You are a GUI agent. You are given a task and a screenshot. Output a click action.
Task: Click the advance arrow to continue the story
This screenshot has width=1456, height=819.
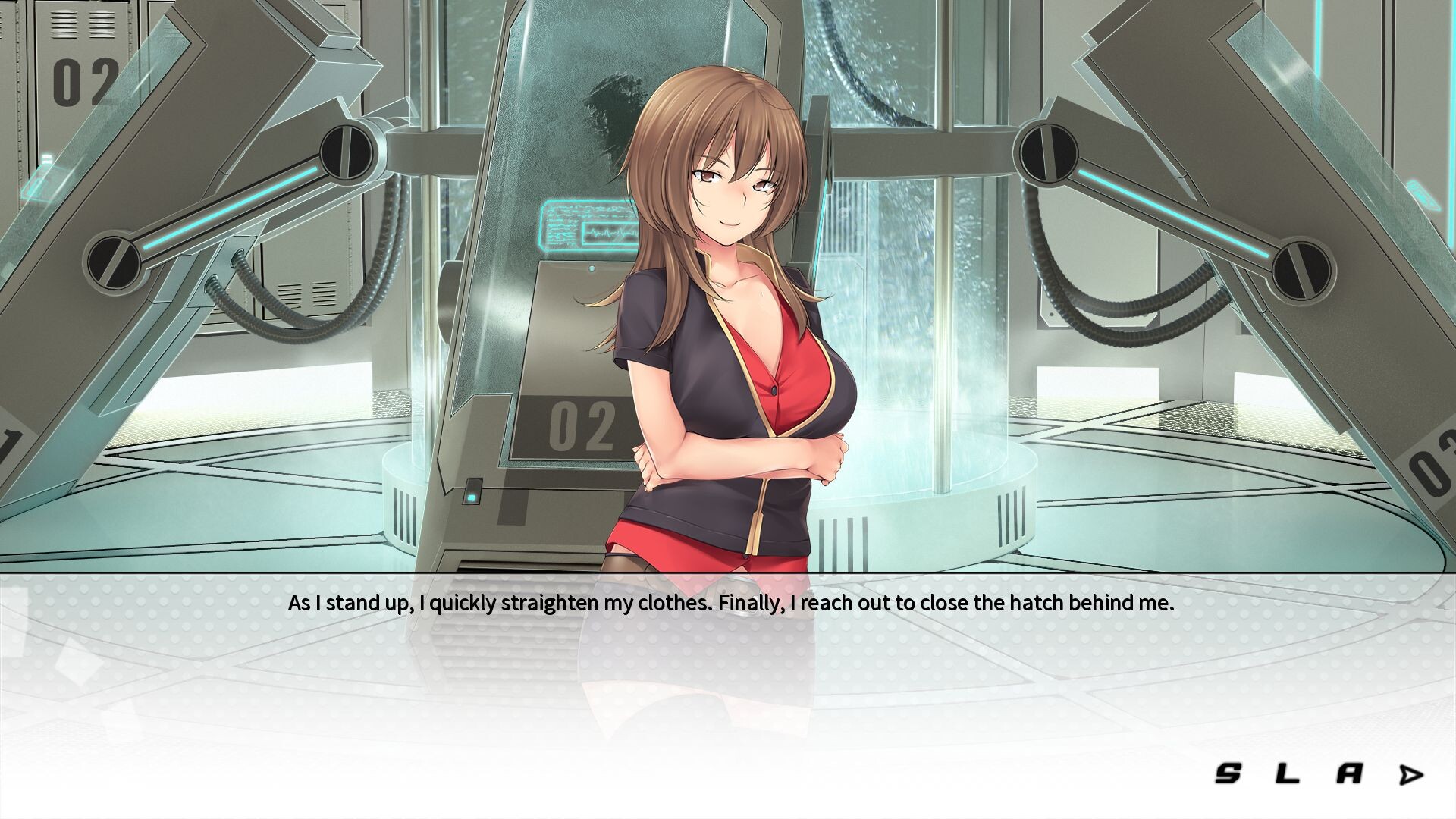1410,773
